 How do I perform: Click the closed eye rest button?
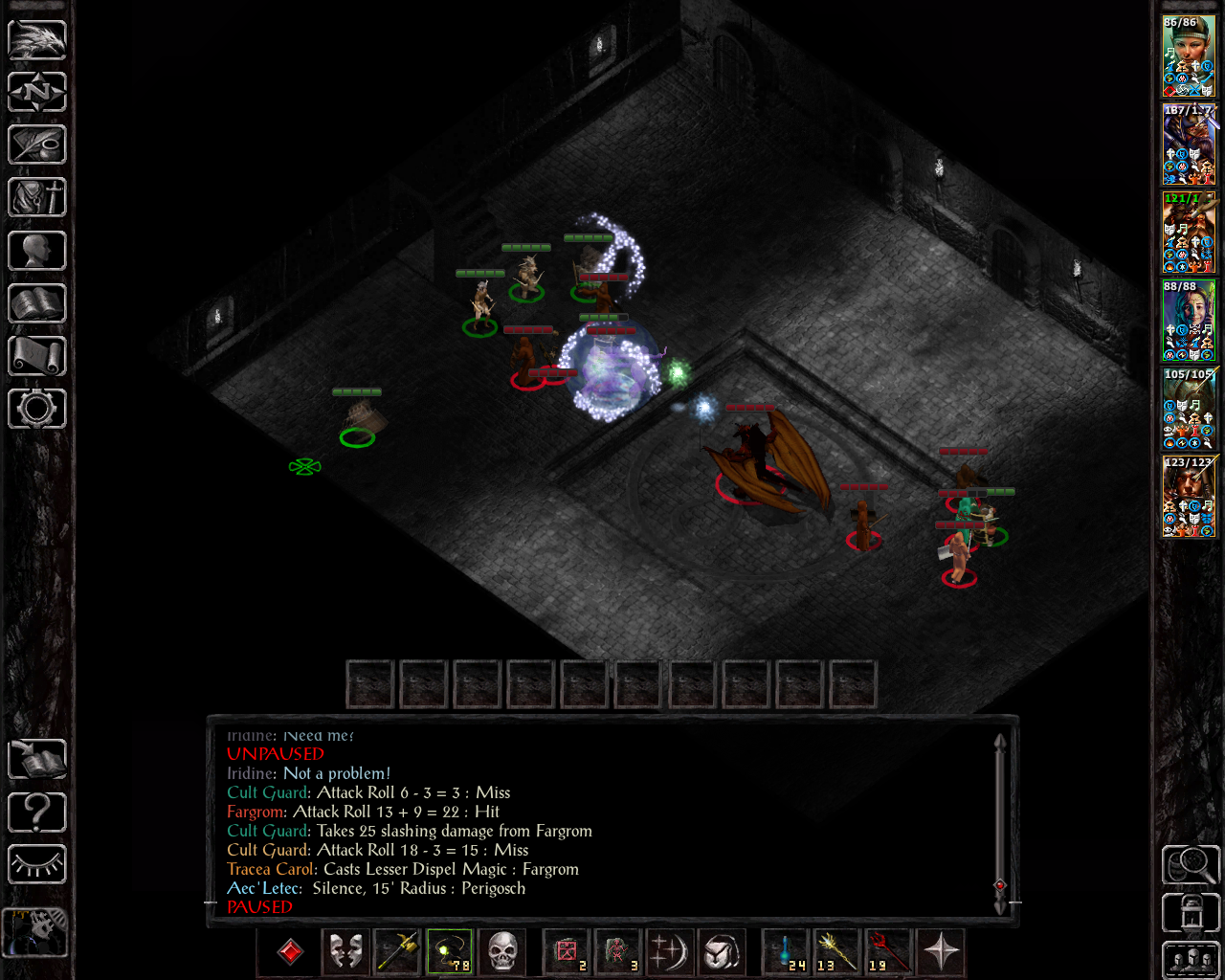coord(37,865)
